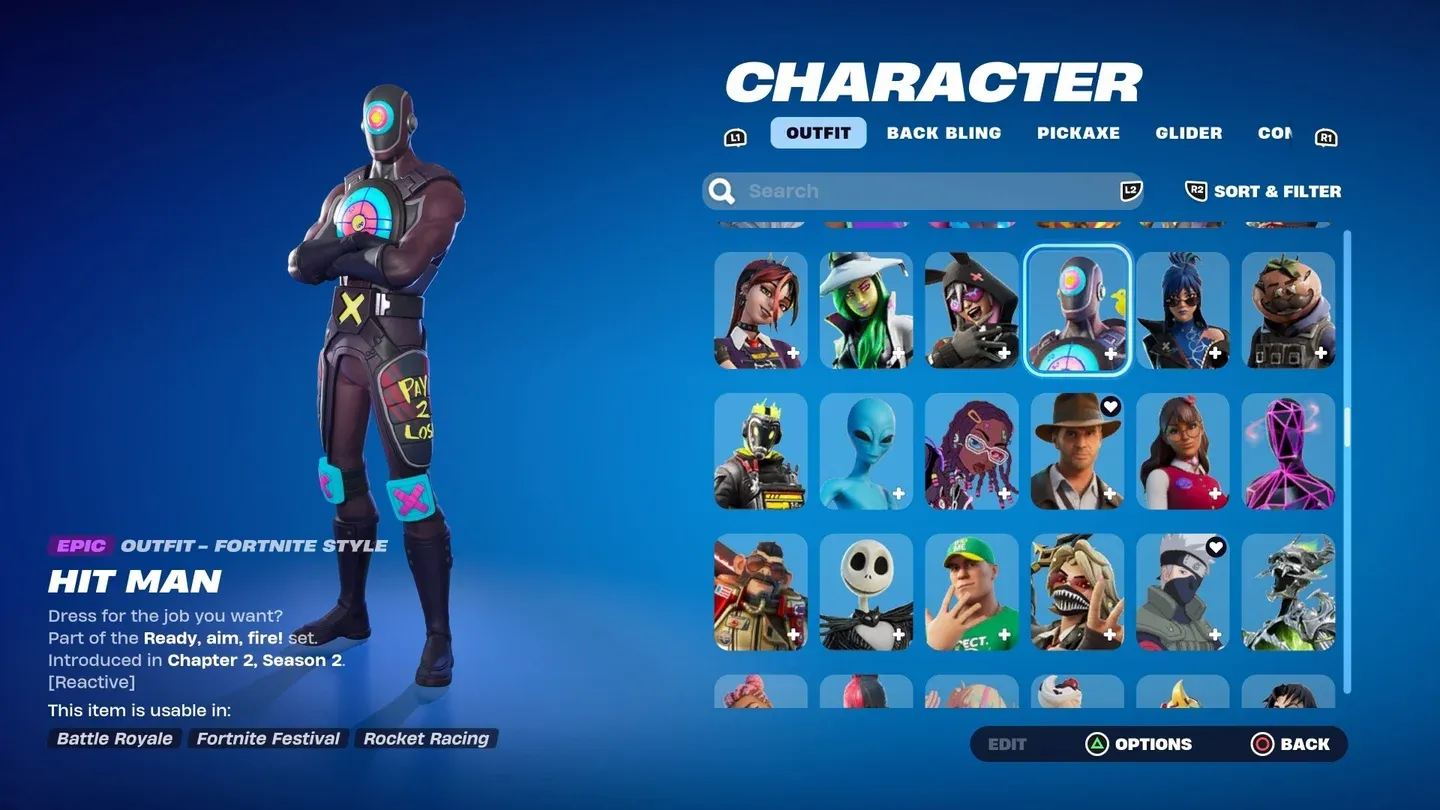1440x810 pixels.
Task: Toggle the heart on the Kakashi outfit
Action: [x=1215, y=546]
